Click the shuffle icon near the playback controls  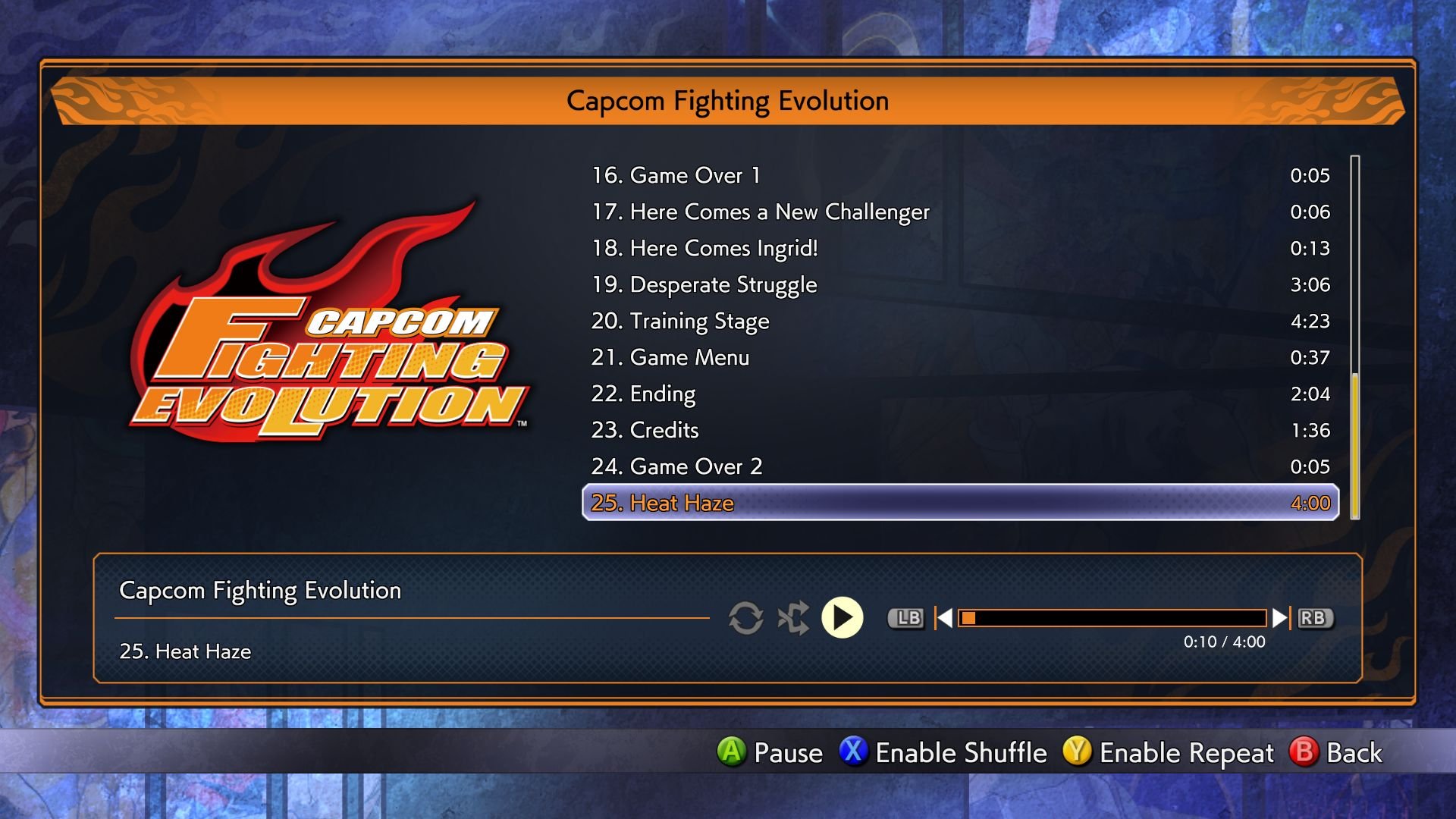[792, 618]
